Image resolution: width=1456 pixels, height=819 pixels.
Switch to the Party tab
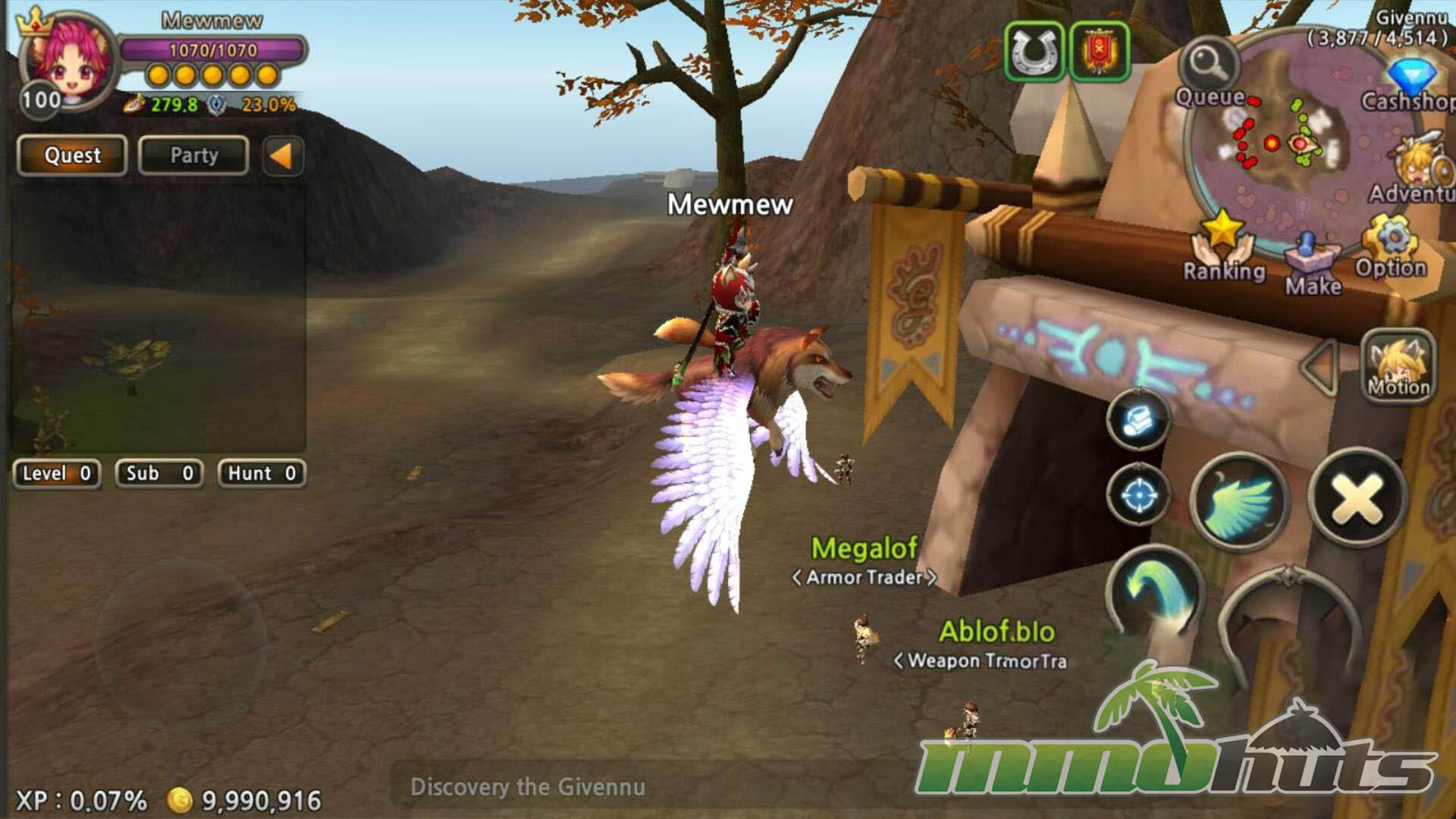193,155
